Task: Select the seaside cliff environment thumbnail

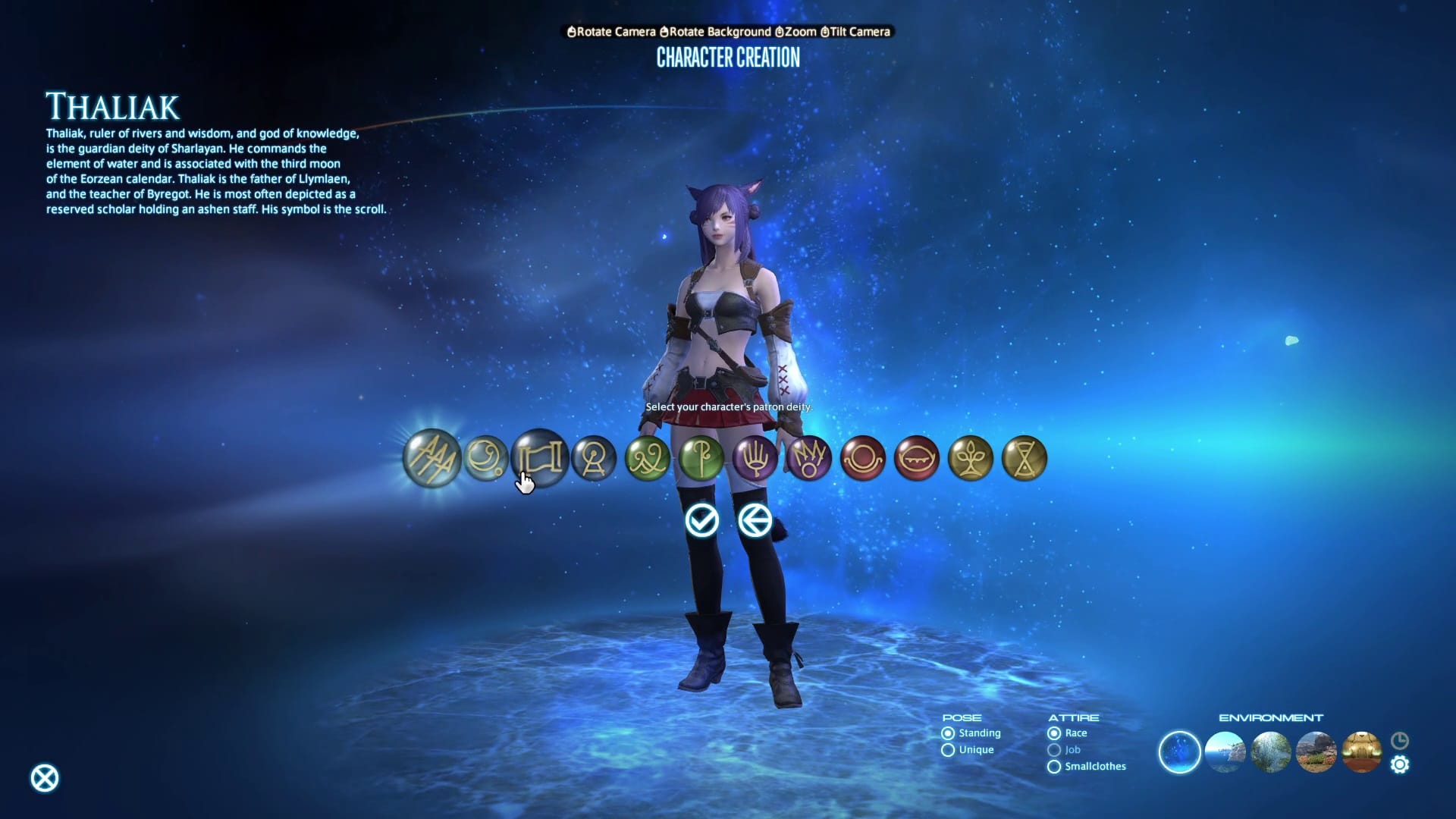Action: point(1225,752)
